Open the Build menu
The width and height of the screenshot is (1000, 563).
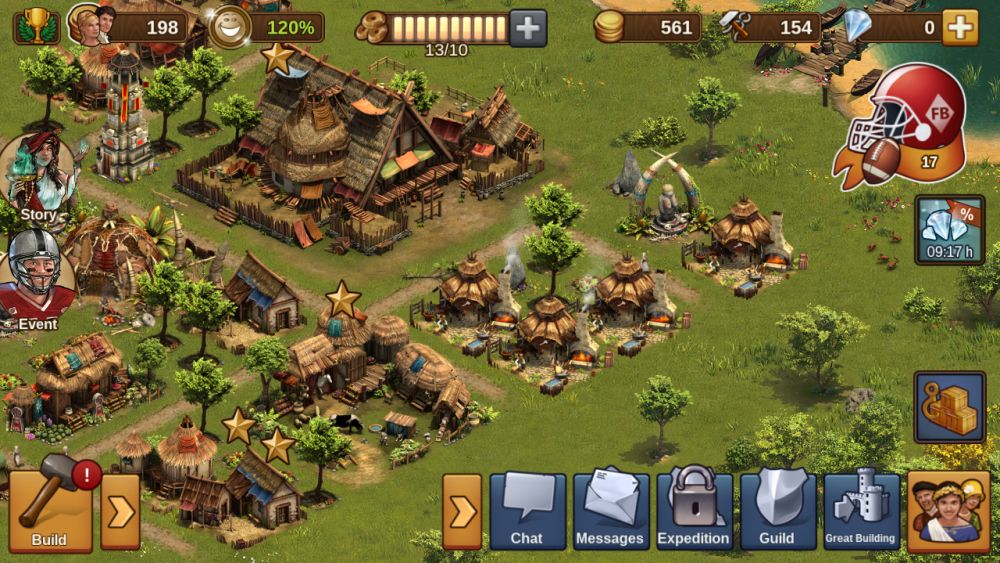(x=50, y=511)
